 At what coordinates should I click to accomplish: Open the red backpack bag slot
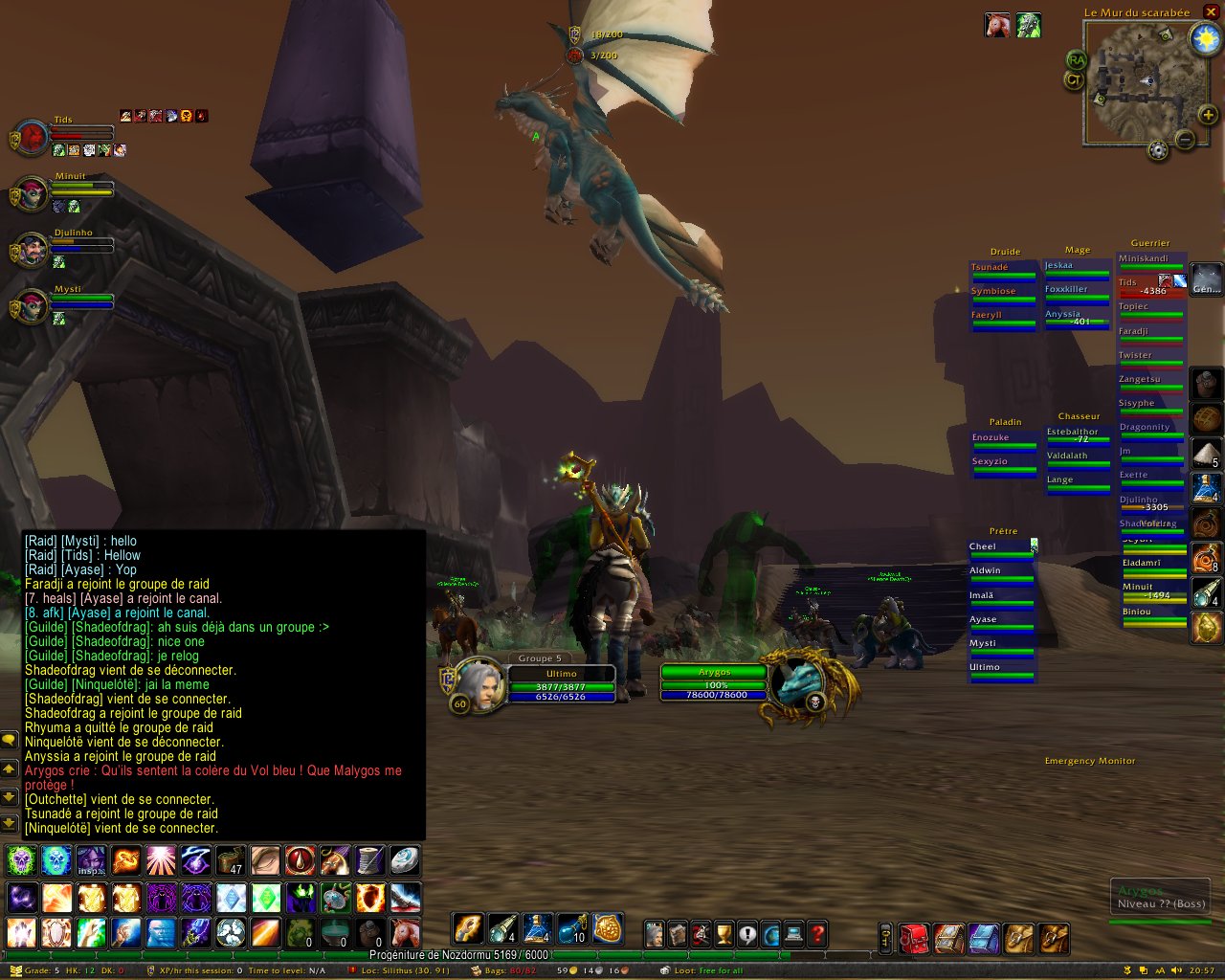click(x=914, y=939)
